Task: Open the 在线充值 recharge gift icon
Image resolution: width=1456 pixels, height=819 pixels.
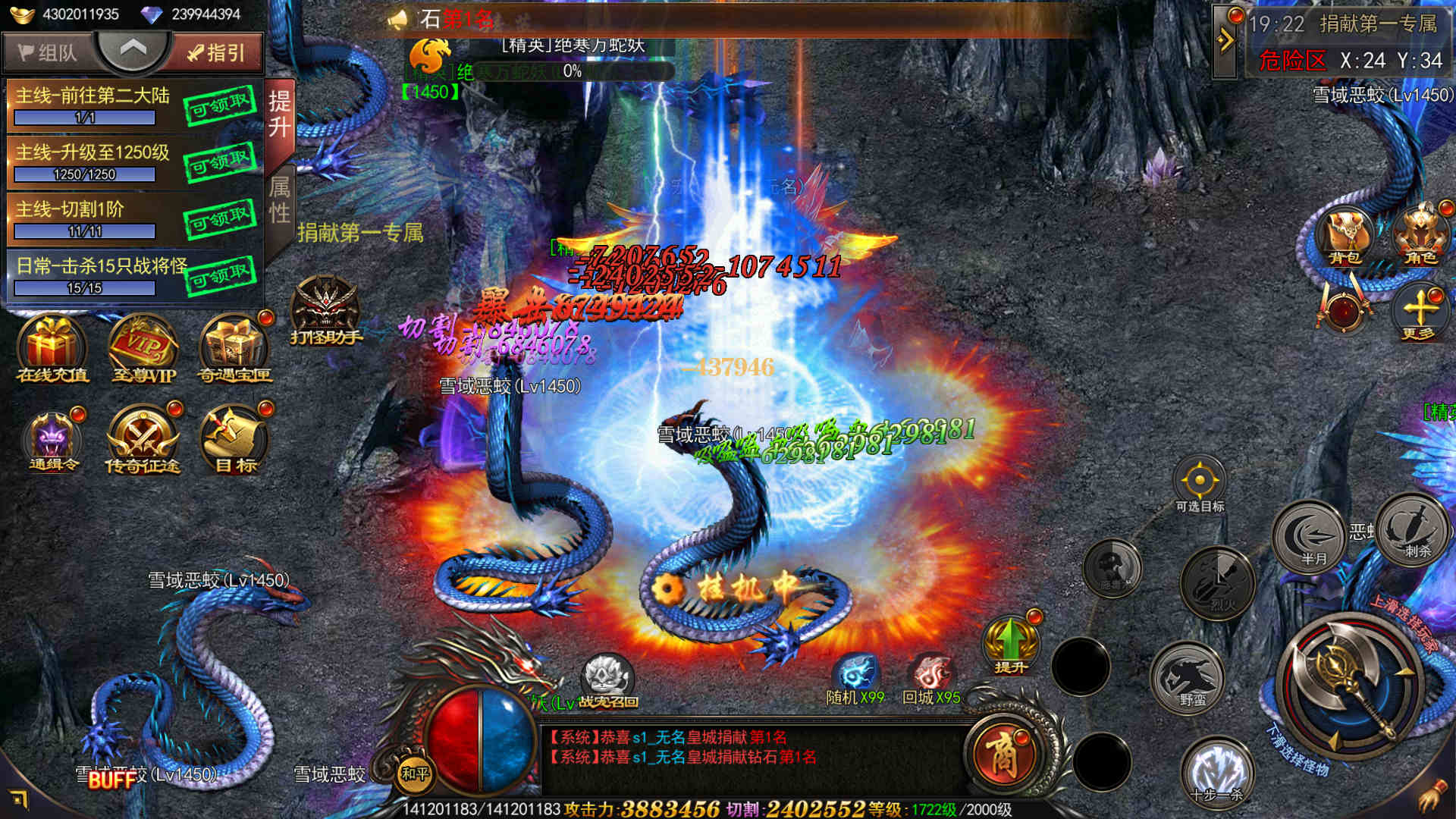Action: click(52, 349)
